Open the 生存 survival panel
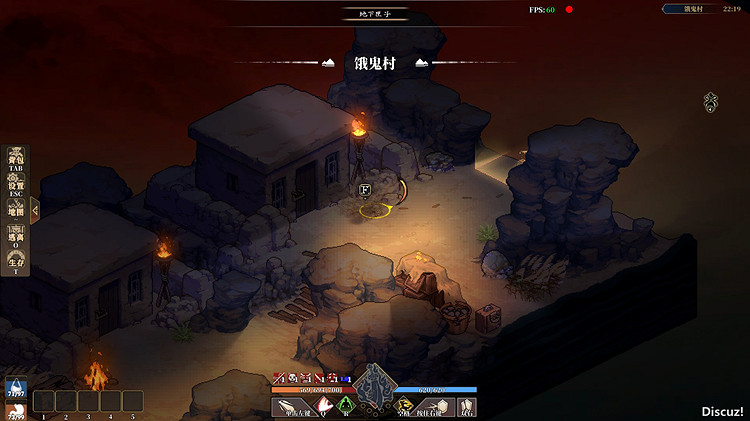Viewport: 750px width, 421px height. click(16, 262)
